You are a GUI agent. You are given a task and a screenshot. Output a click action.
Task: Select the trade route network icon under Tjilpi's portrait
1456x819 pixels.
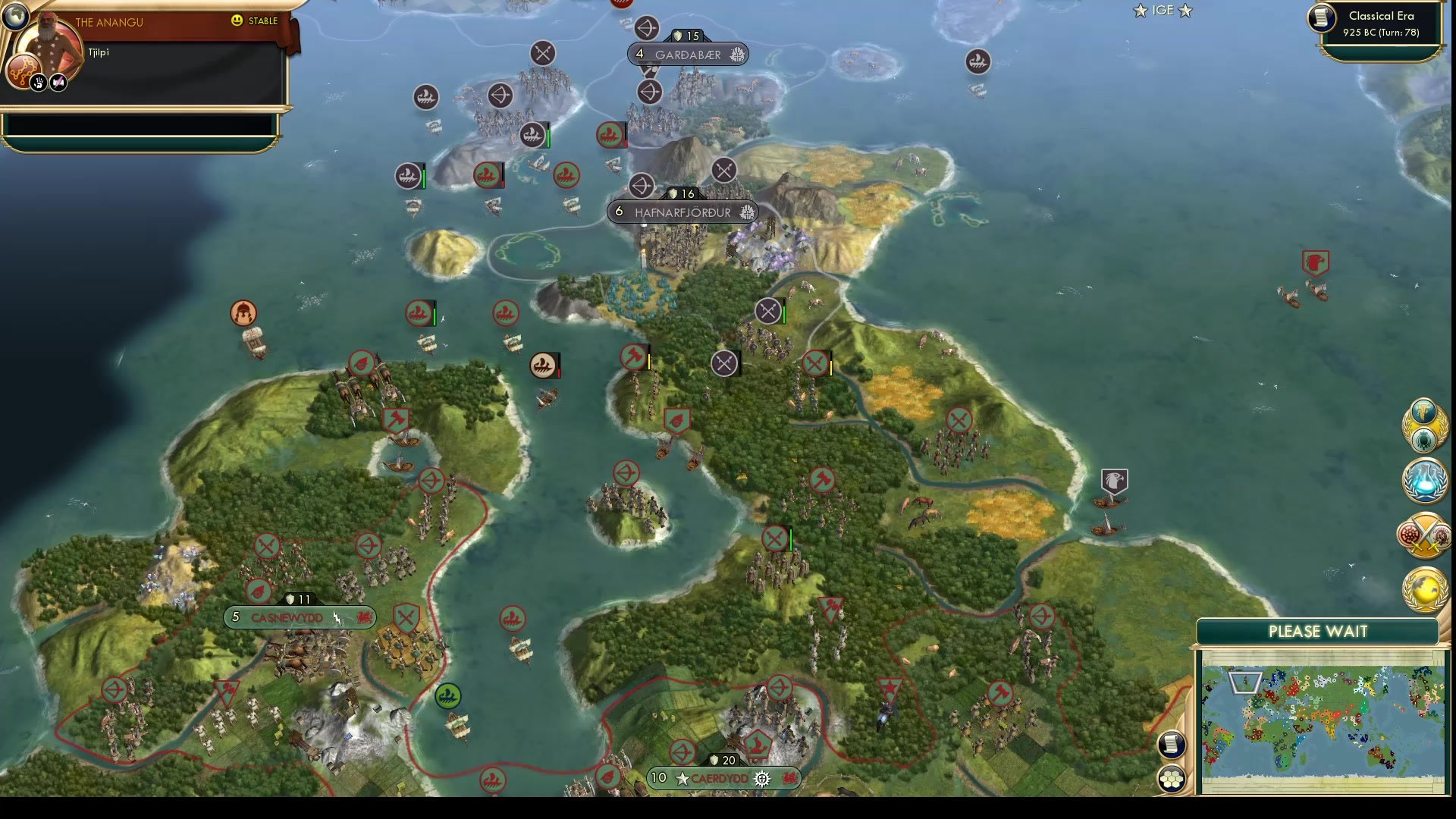point(24,71)
